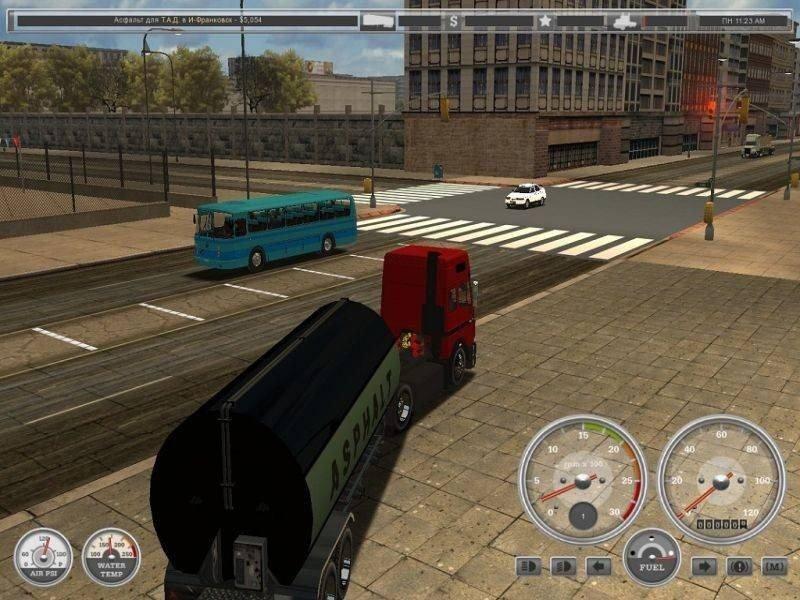Toggle the parking brake exclamation button
800x600 pixels.
(739, 566)
